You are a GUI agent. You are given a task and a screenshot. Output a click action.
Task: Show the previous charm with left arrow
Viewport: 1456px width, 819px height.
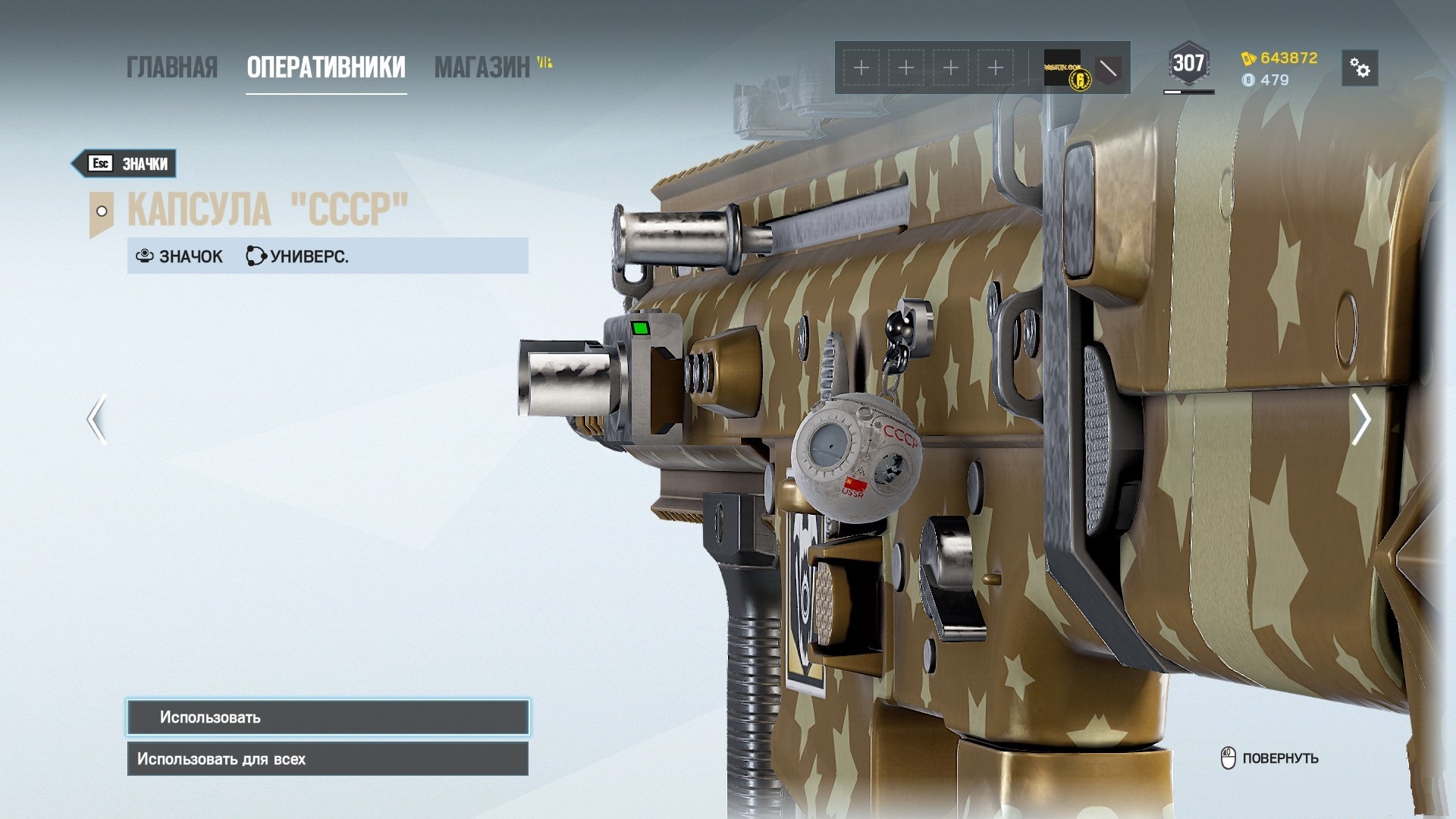96,419
